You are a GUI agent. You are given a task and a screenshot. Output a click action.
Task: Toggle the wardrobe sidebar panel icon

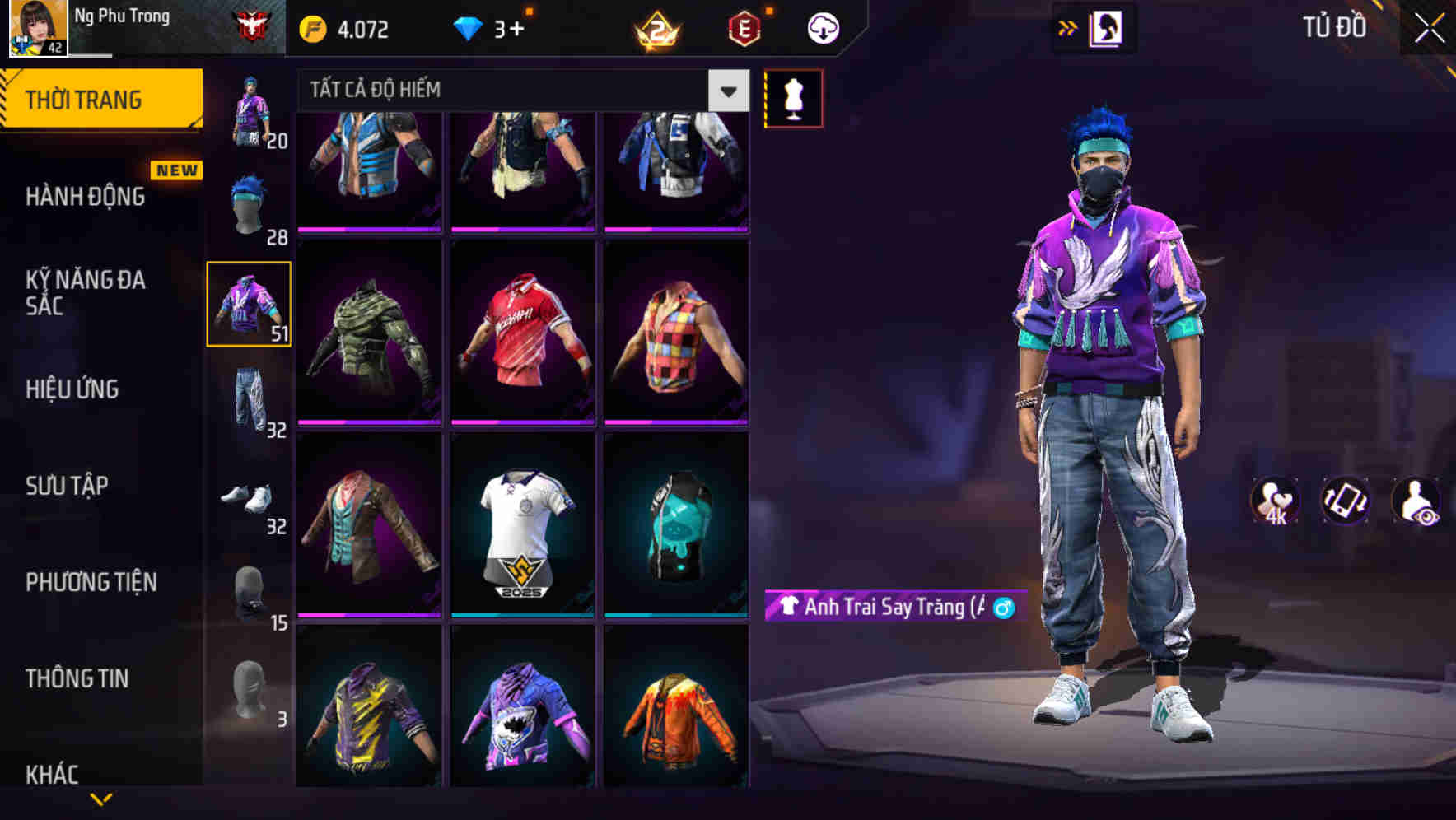[x=1107, y=26]
